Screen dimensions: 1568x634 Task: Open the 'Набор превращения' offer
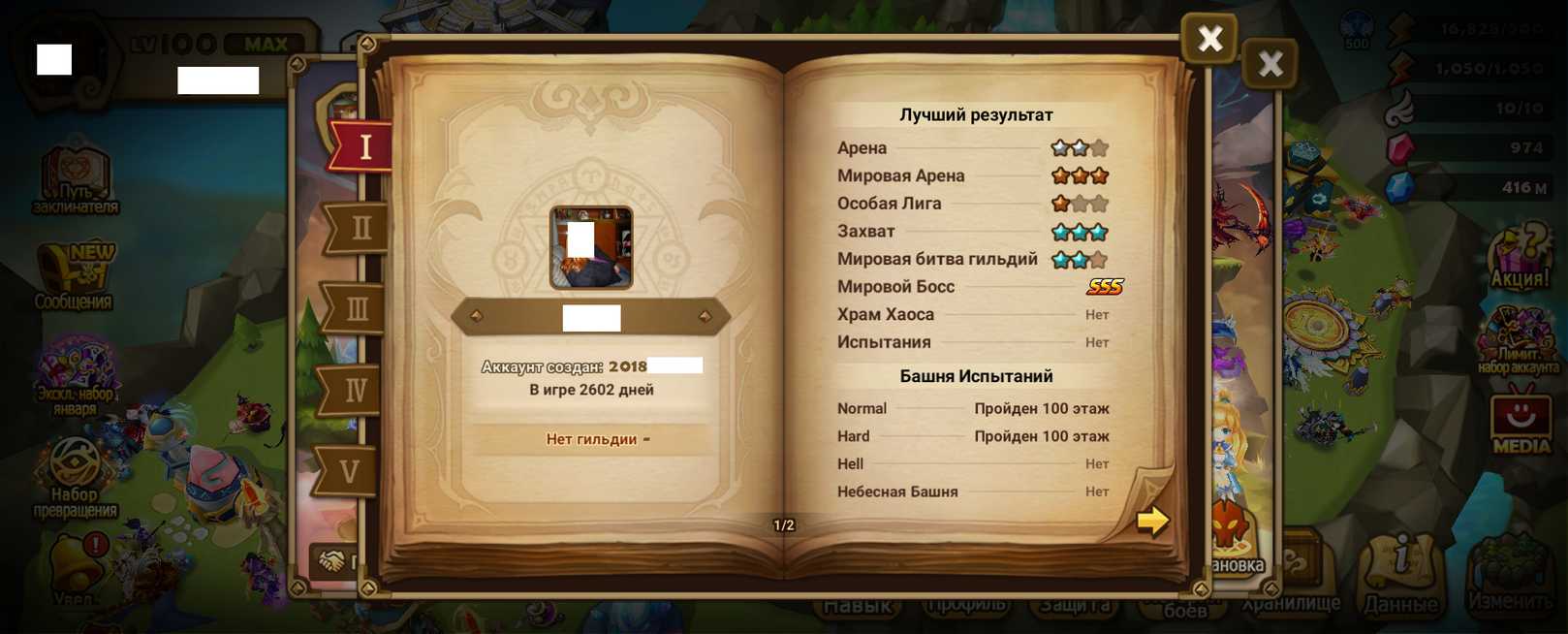click(x=75, y=477)
